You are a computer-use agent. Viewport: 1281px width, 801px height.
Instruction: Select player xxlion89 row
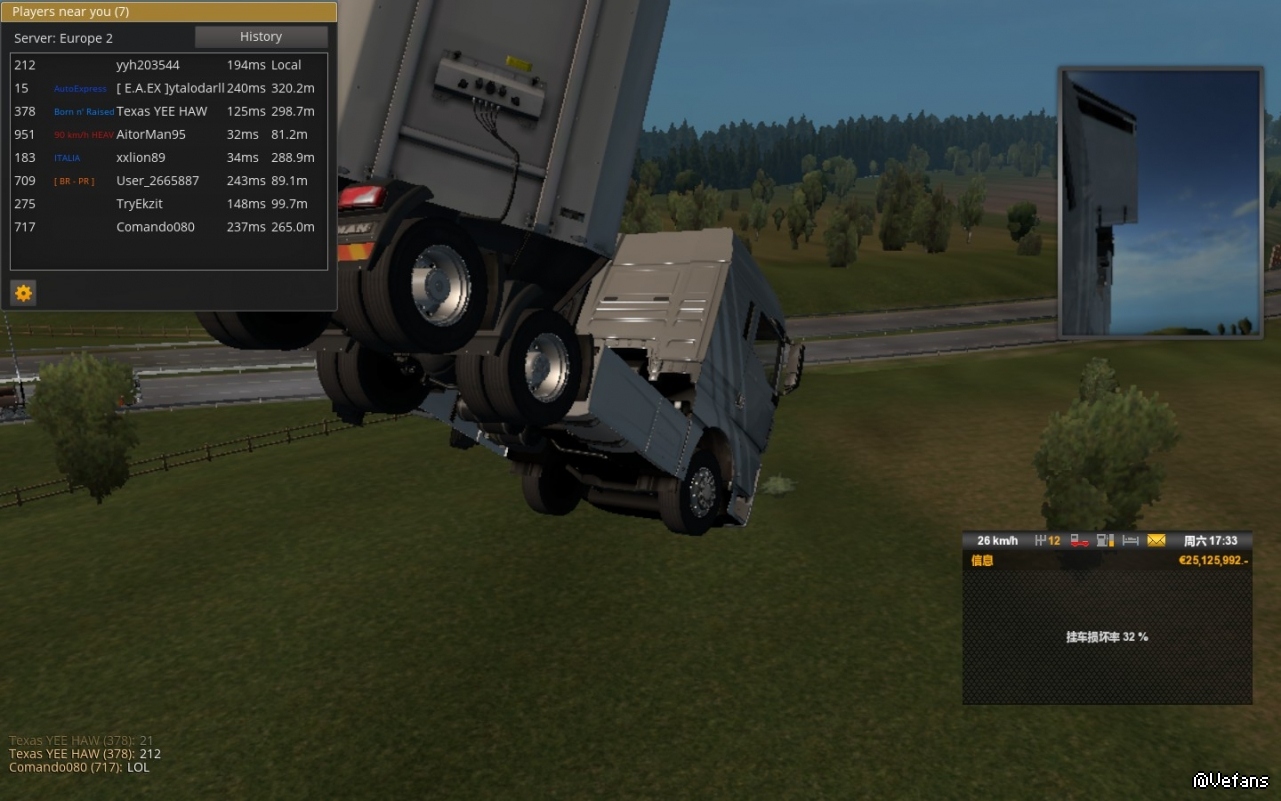tap(141, 157)
